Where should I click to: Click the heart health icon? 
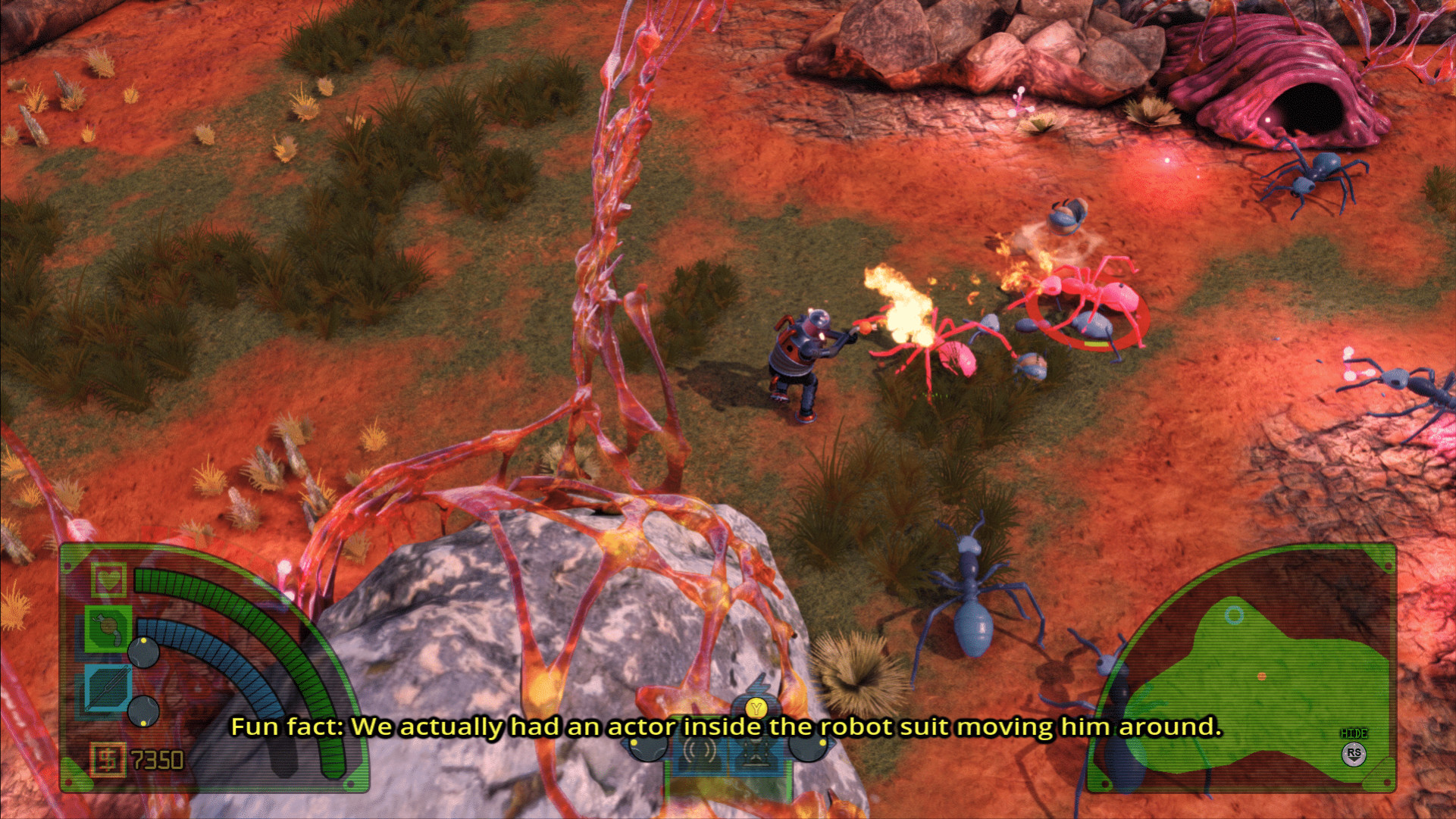[108, 580]
